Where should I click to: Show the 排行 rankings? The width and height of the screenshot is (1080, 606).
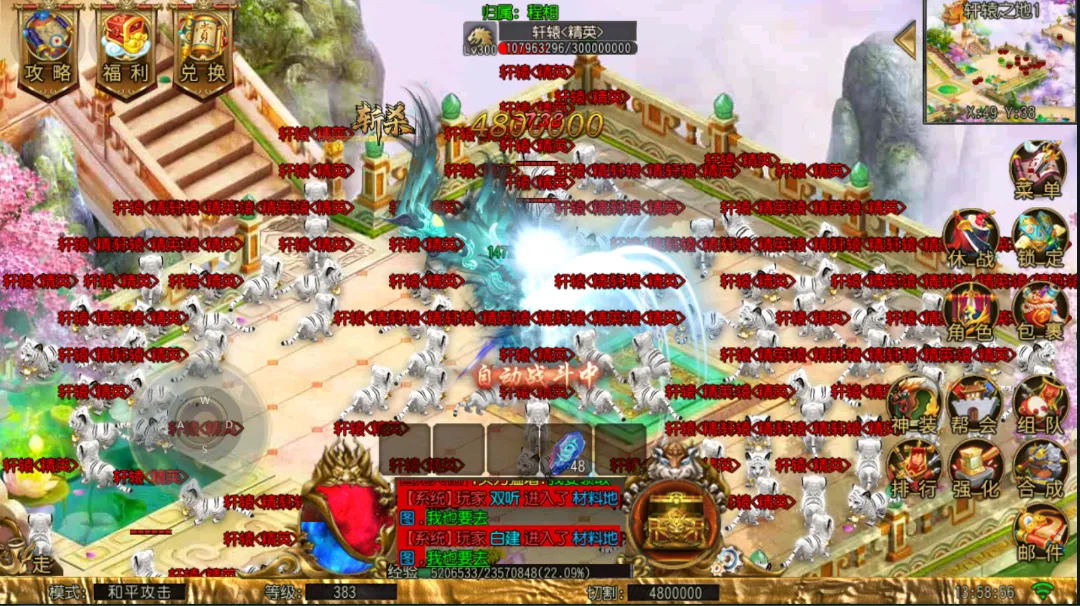click(x=913, y=467)
